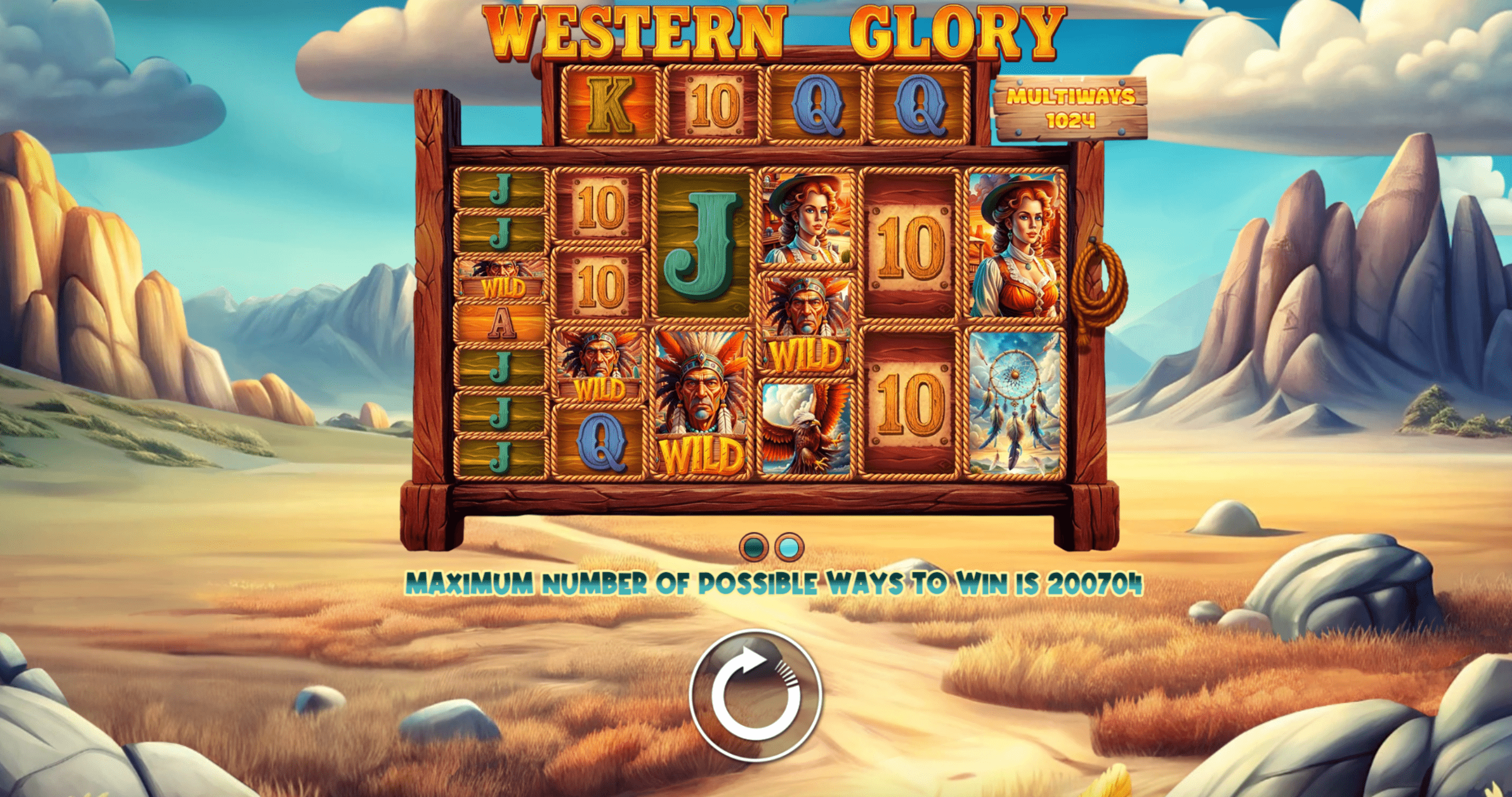Select the bright cyan page indicator dot
Image resolution: width=1512 pixels, height=797 pixels.
tap(789, 548)
